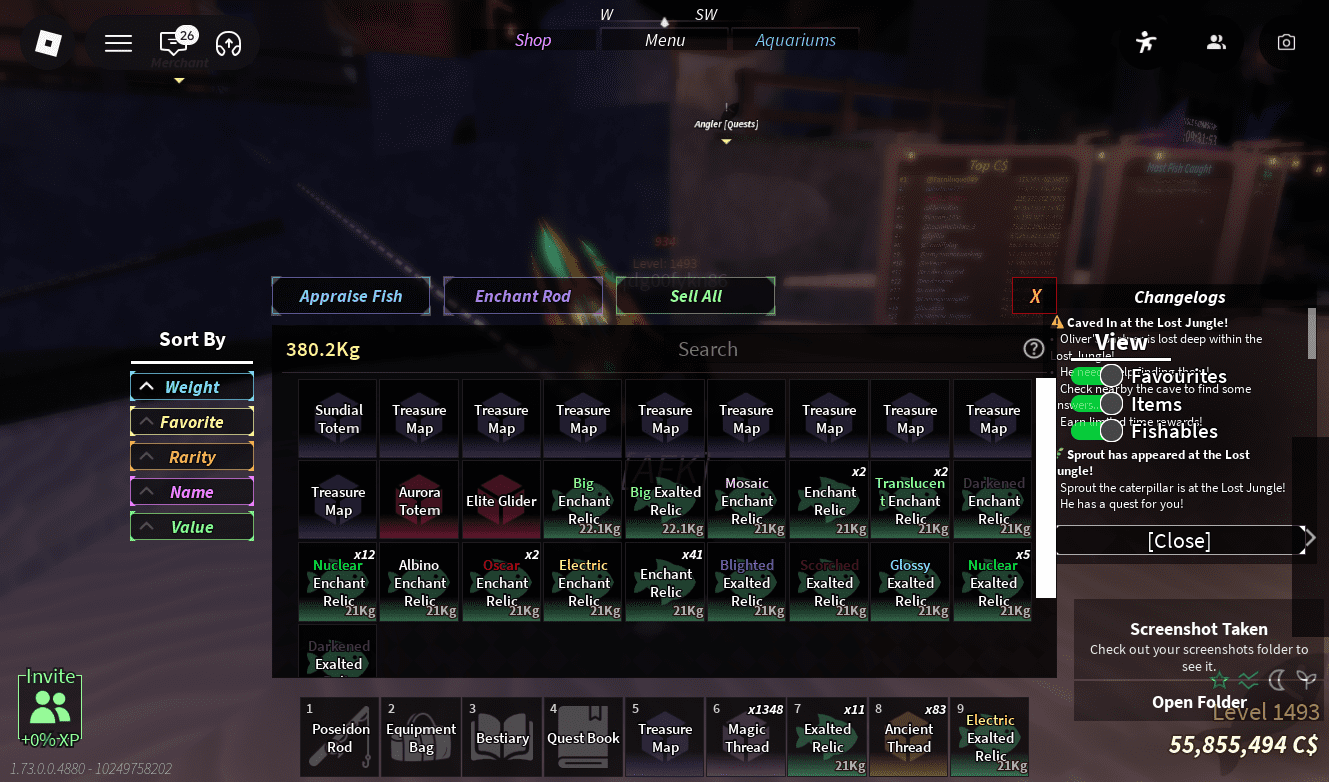
Task: Select the Poseidon Rod hotbar icon
Action: pyautogui.click(x=338, y=737)
